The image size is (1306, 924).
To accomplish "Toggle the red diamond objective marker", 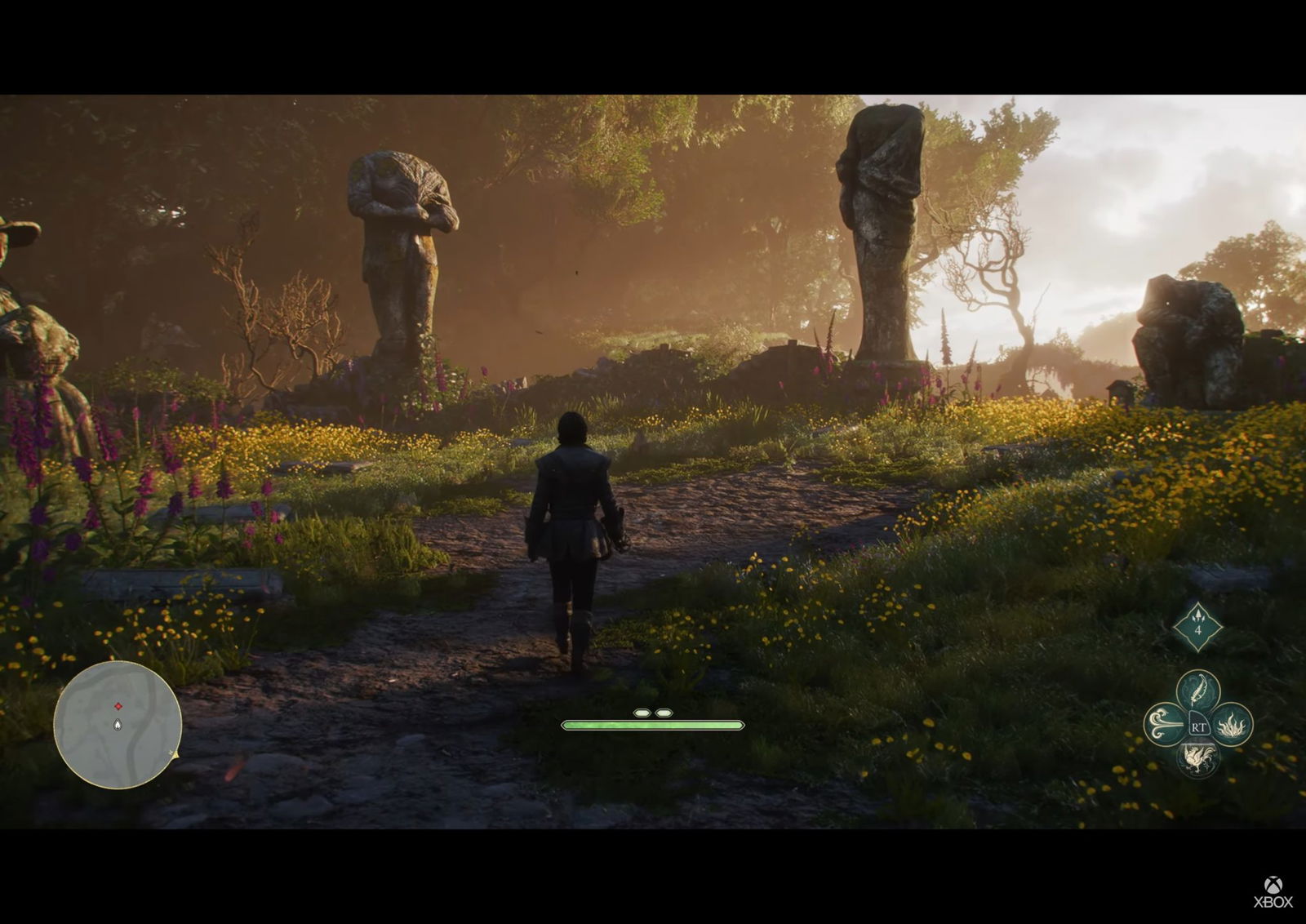I will tap(118, 706).
